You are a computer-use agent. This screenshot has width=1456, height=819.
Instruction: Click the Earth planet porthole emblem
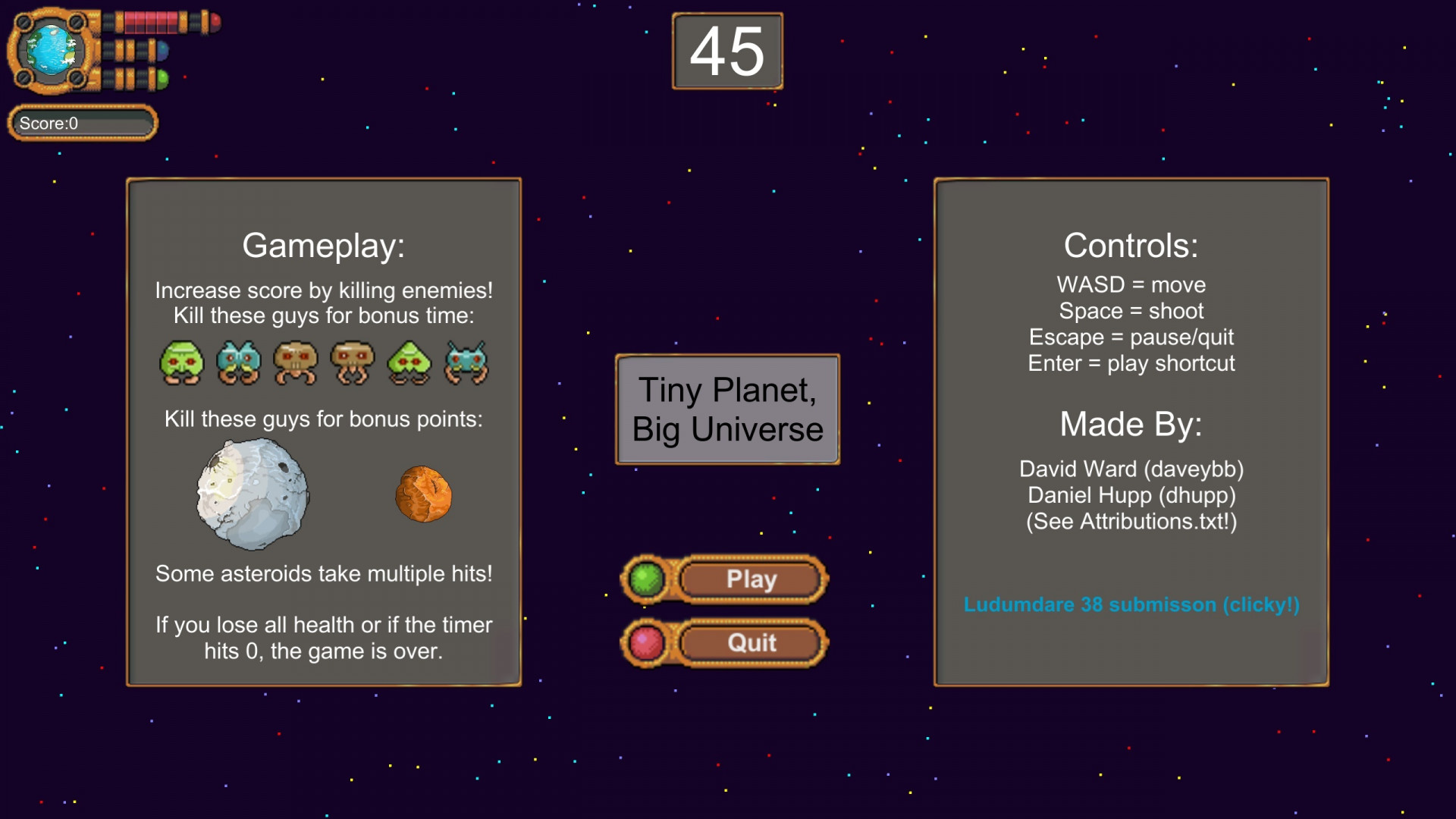click(x=51, y=51)
